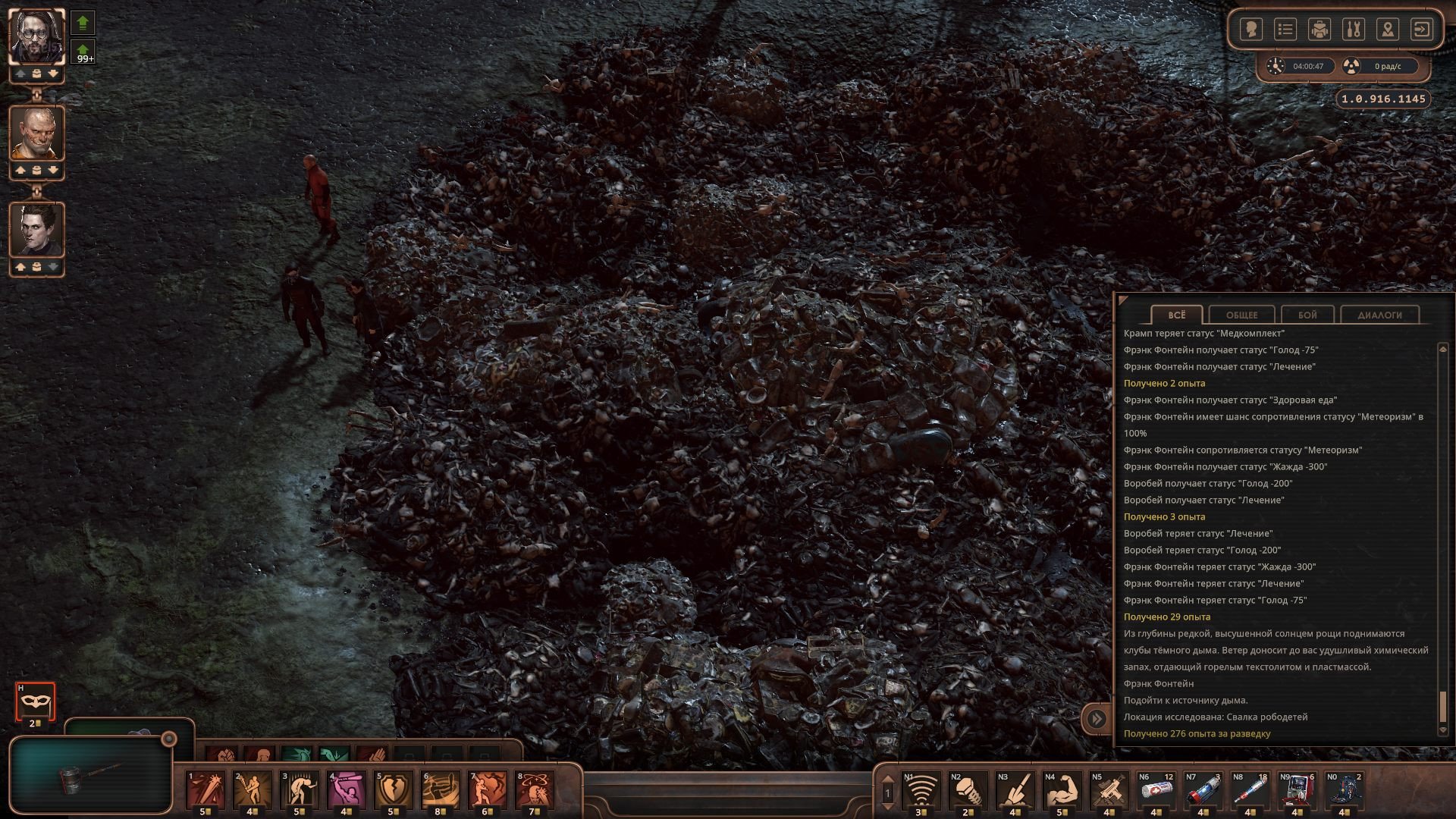
Task: Open the journal list icon
Action: [x=1285, y=30]
